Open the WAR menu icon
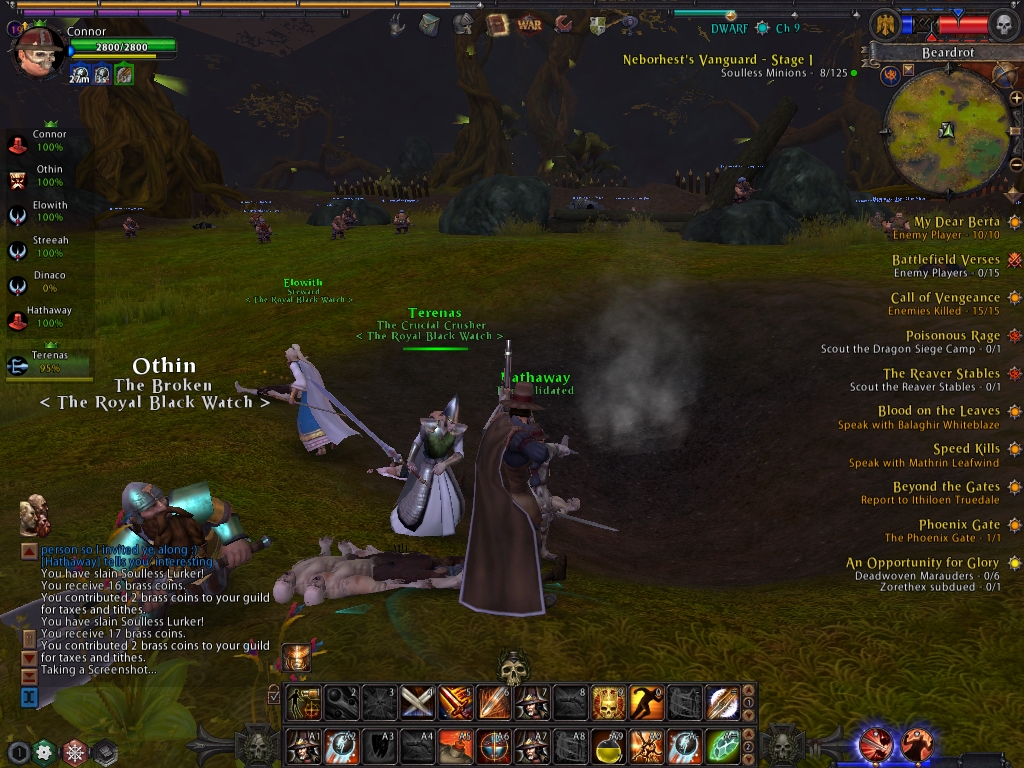 (530, 23)
